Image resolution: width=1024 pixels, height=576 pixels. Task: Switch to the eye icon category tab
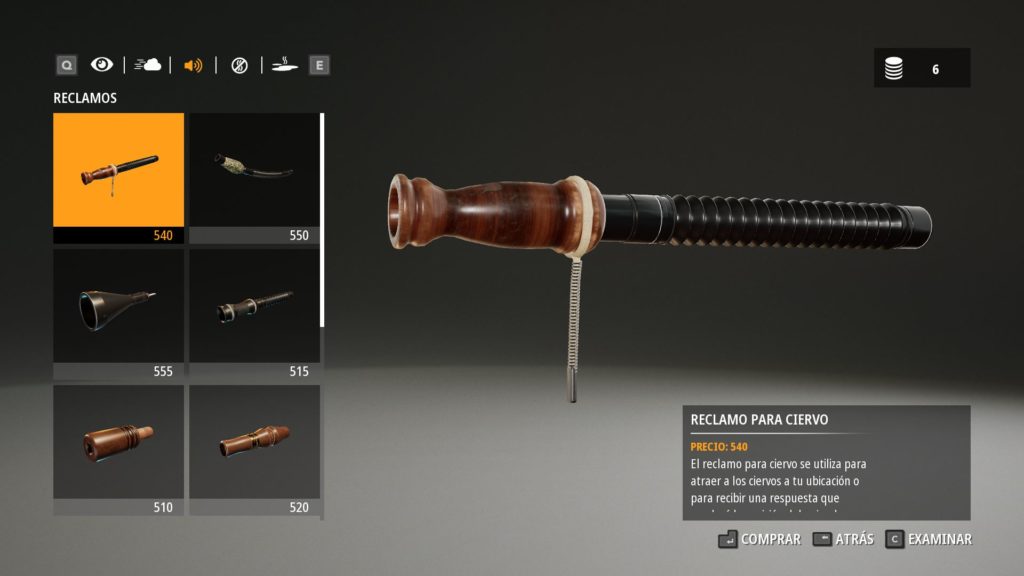[x=102, y=65]
